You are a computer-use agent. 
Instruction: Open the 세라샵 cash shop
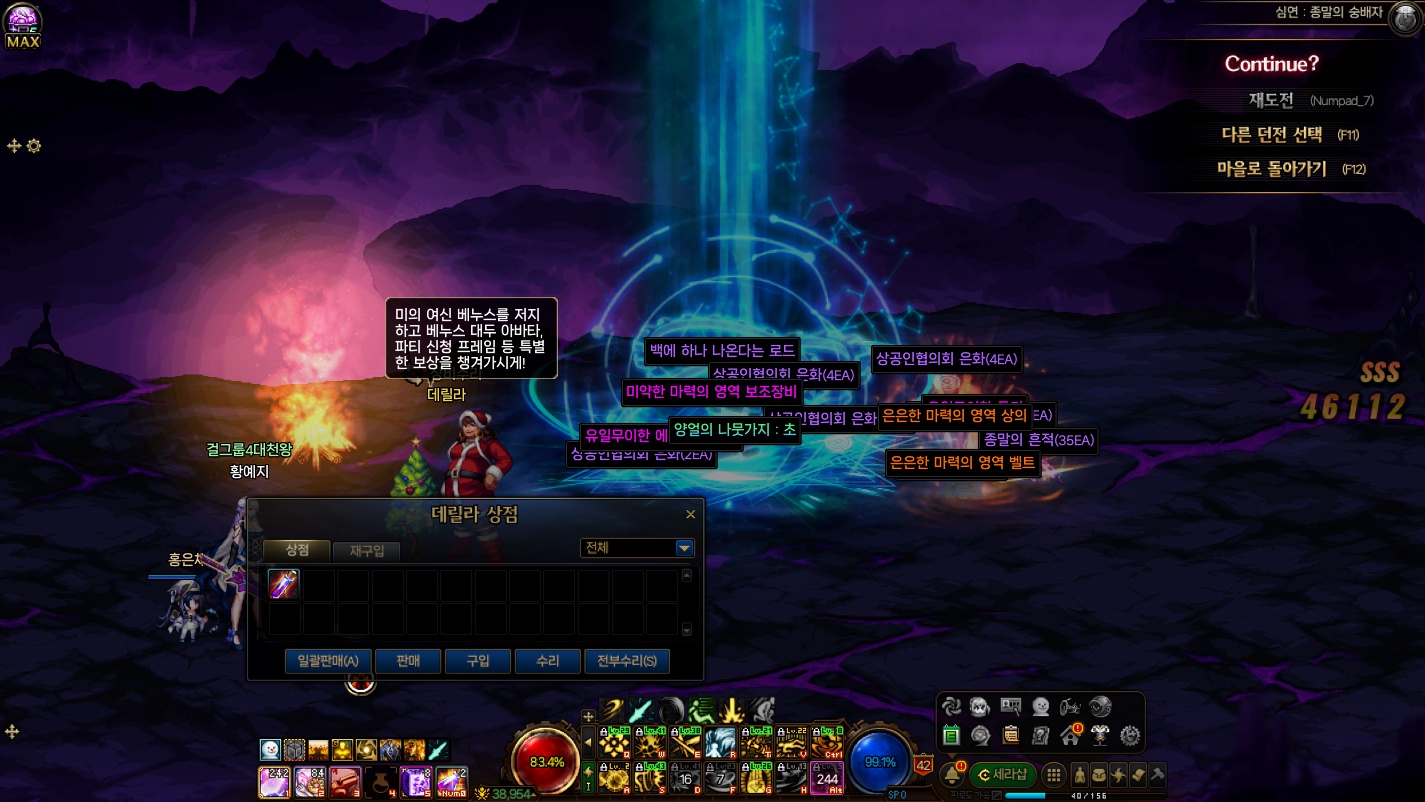[1003, 775]
